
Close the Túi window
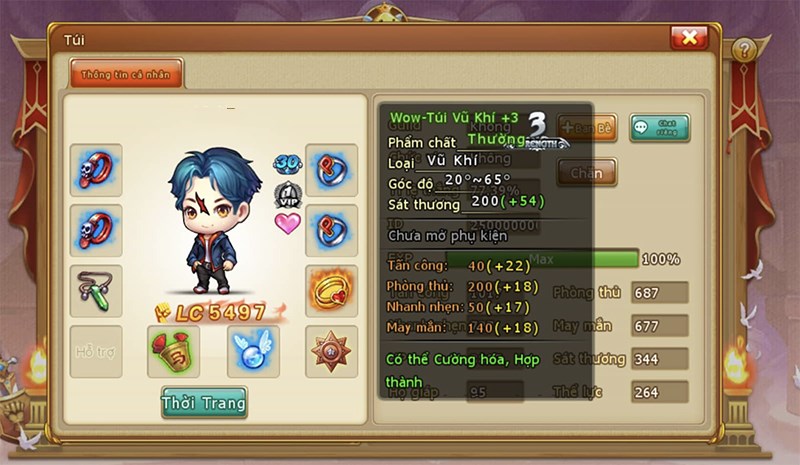tap(689, 38)
